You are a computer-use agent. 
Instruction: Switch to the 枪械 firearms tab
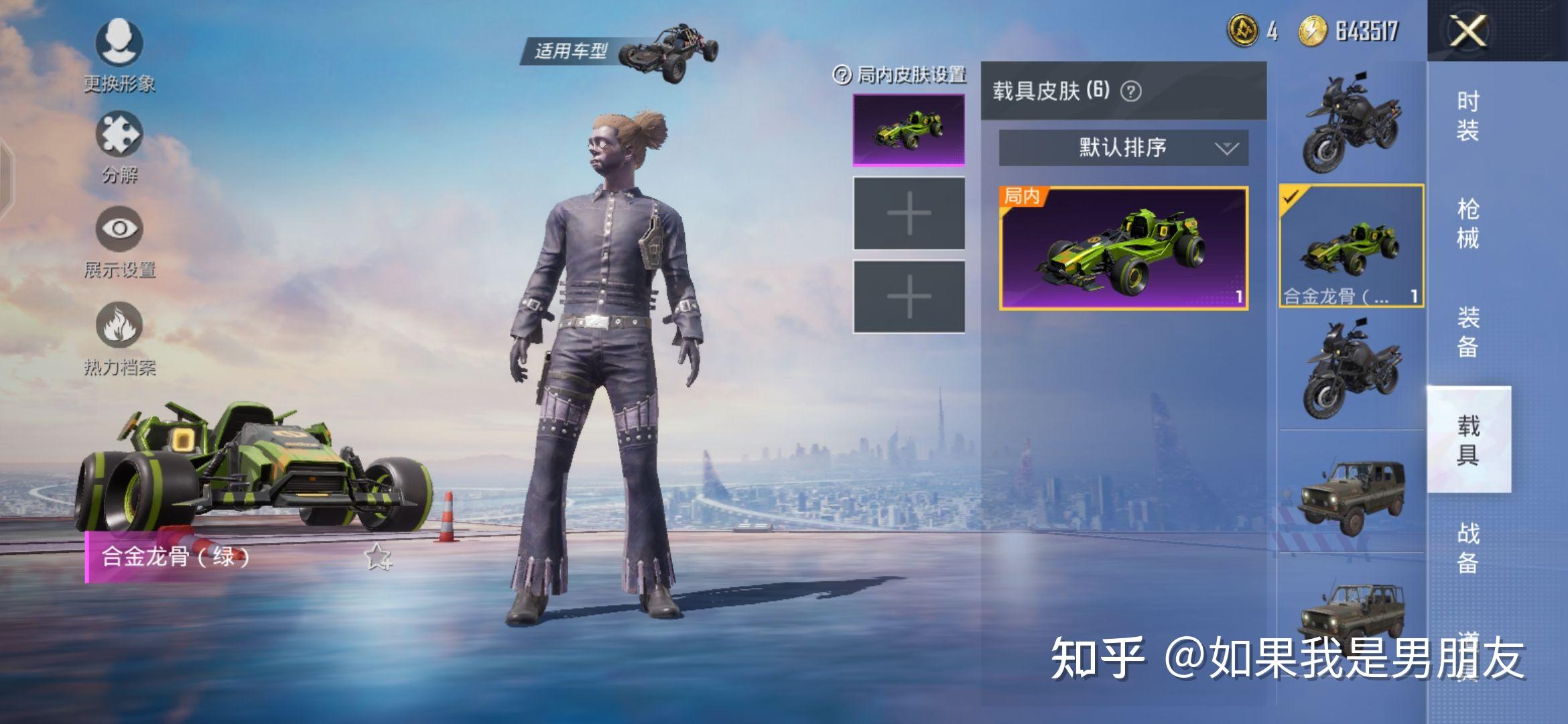[x=1467, y=223]
